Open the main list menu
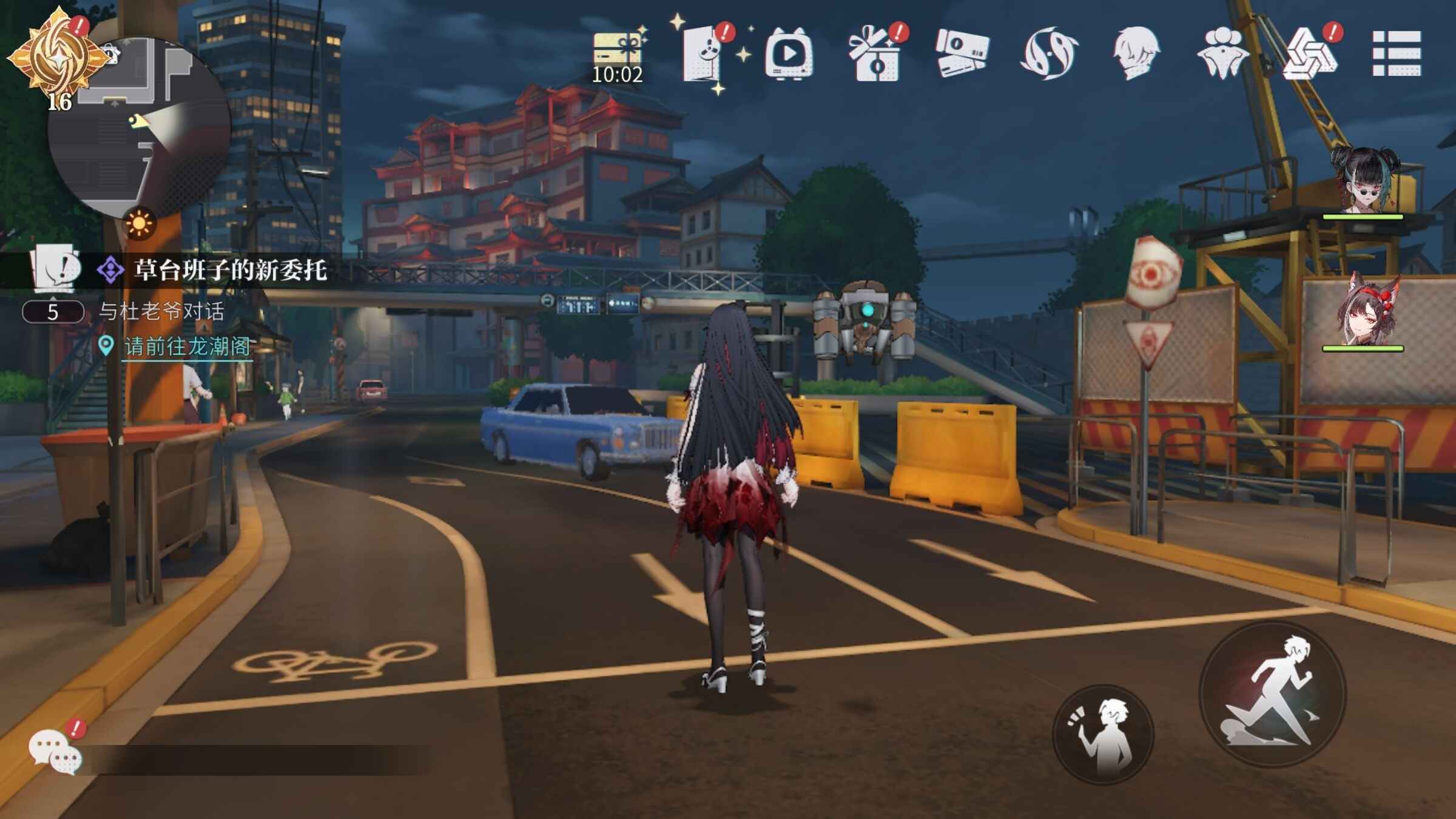The image size is (1456, 819). tap(1397, 53)
